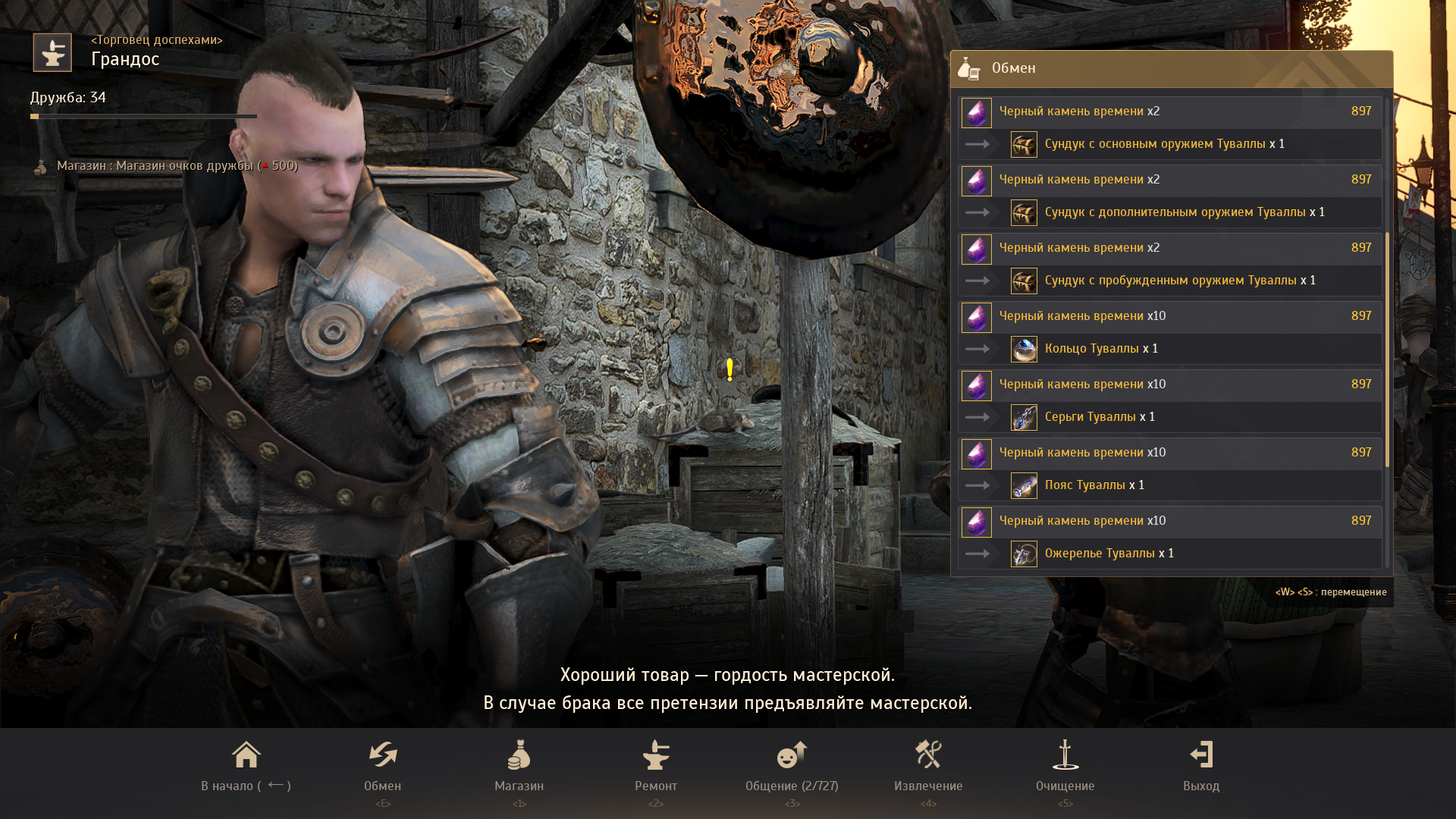Exchange for Сундук с дополнительным оружием Туваллы
The height and width of the screenshot is (819, 1456).
pyautogui.click(x=1169, y=196)
